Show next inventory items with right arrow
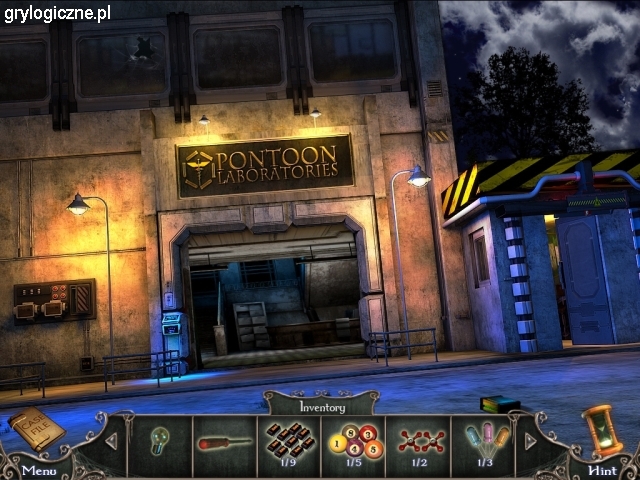The height and width of the screenshot is (480, 640). pos(530,441)
